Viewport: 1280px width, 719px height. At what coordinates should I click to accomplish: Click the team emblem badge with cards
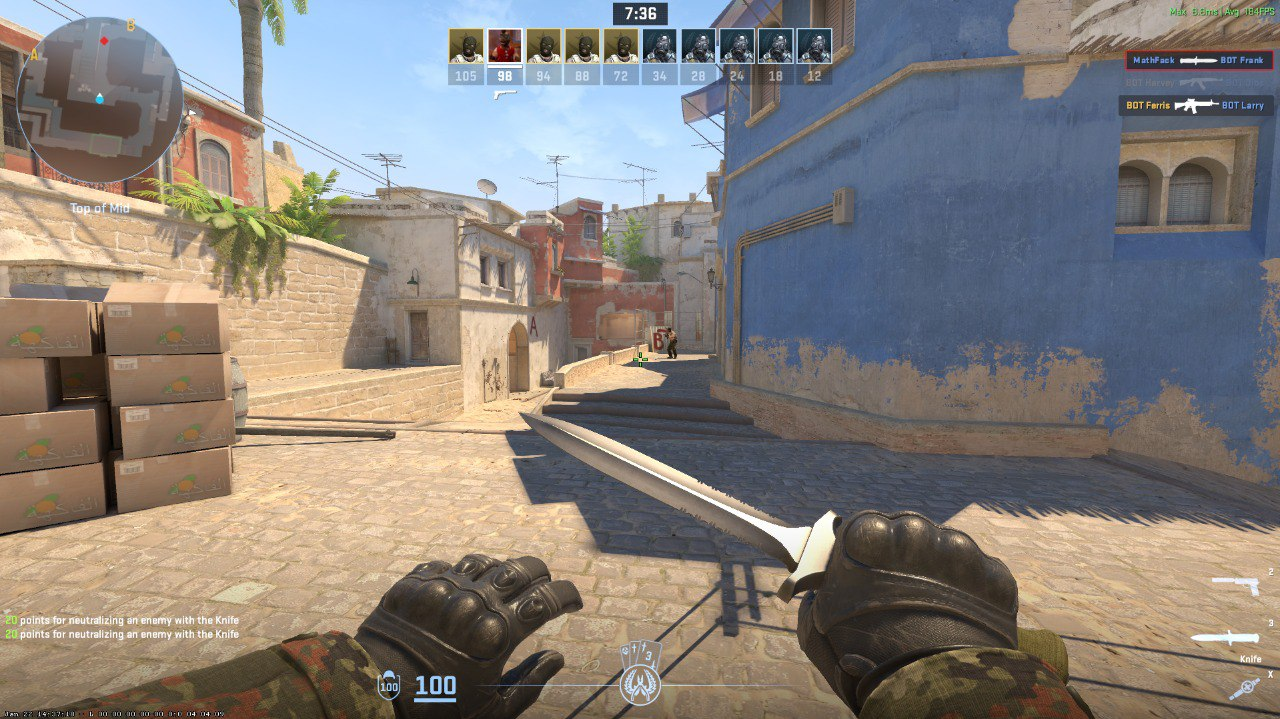pyautogui.click(x=639, y=674)
